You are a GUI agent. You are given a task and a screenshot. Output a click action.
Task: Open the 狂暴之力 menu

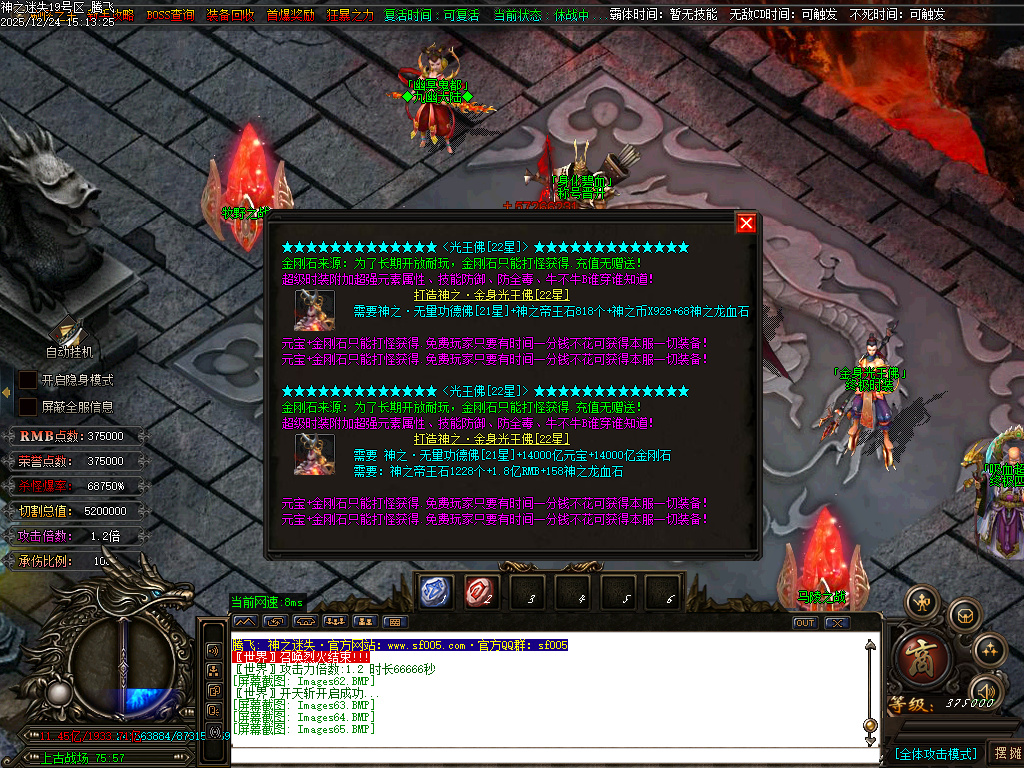[x=350, y=15]
